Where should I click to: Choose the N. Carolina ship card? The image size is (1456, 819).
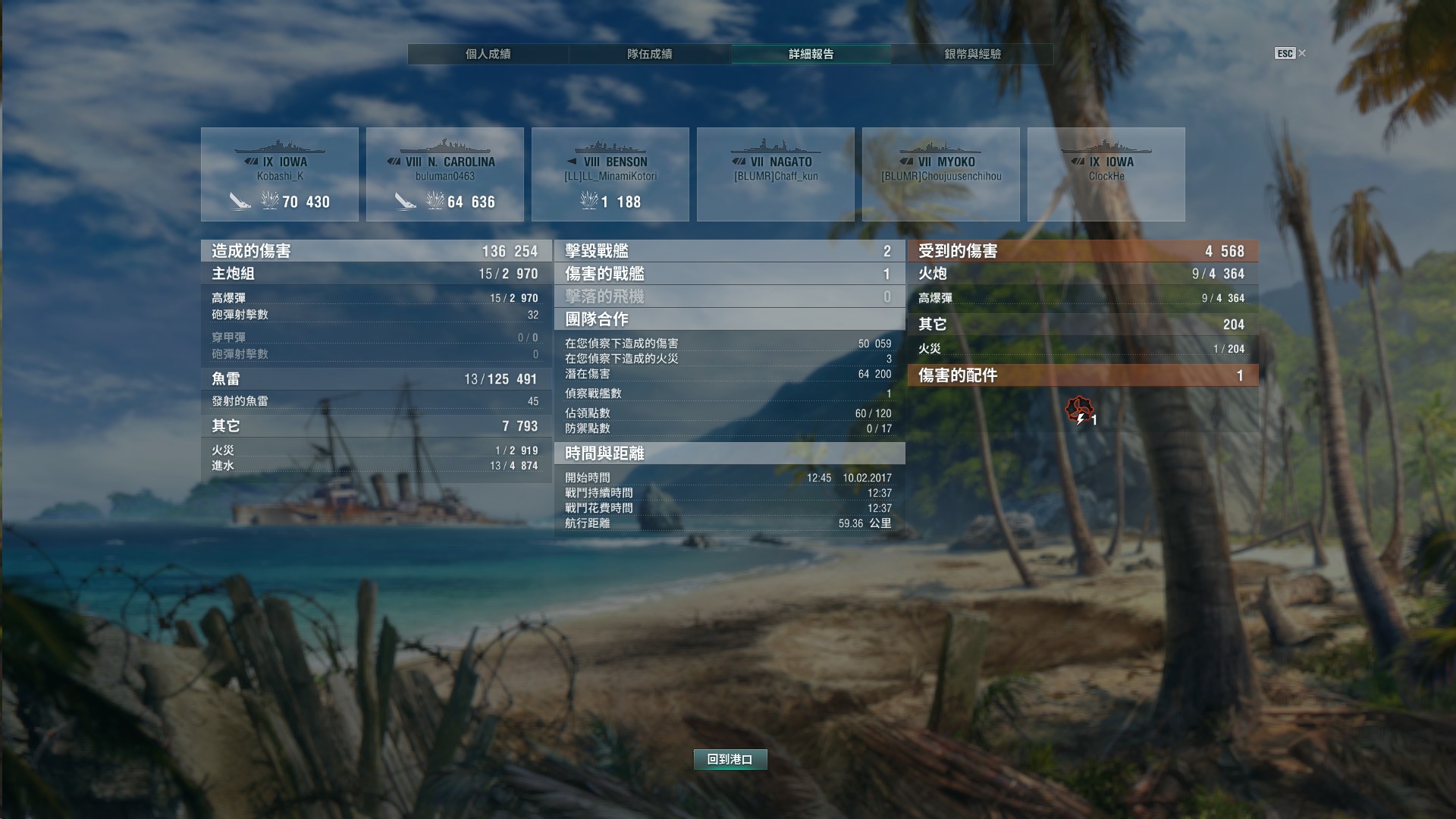point(445,174)
